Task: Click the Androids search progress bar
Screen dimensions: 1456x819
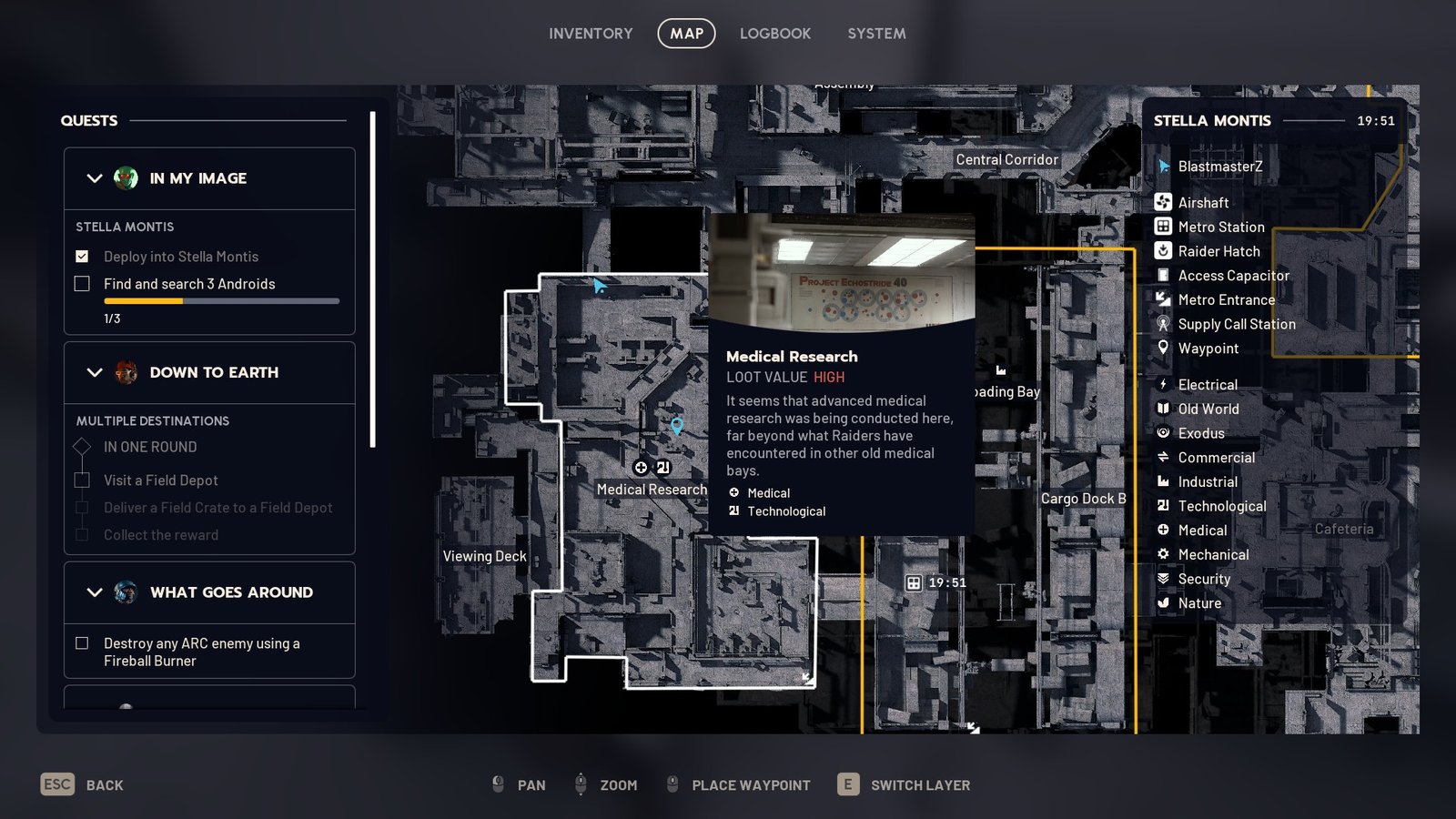Action: pos(221,301)
